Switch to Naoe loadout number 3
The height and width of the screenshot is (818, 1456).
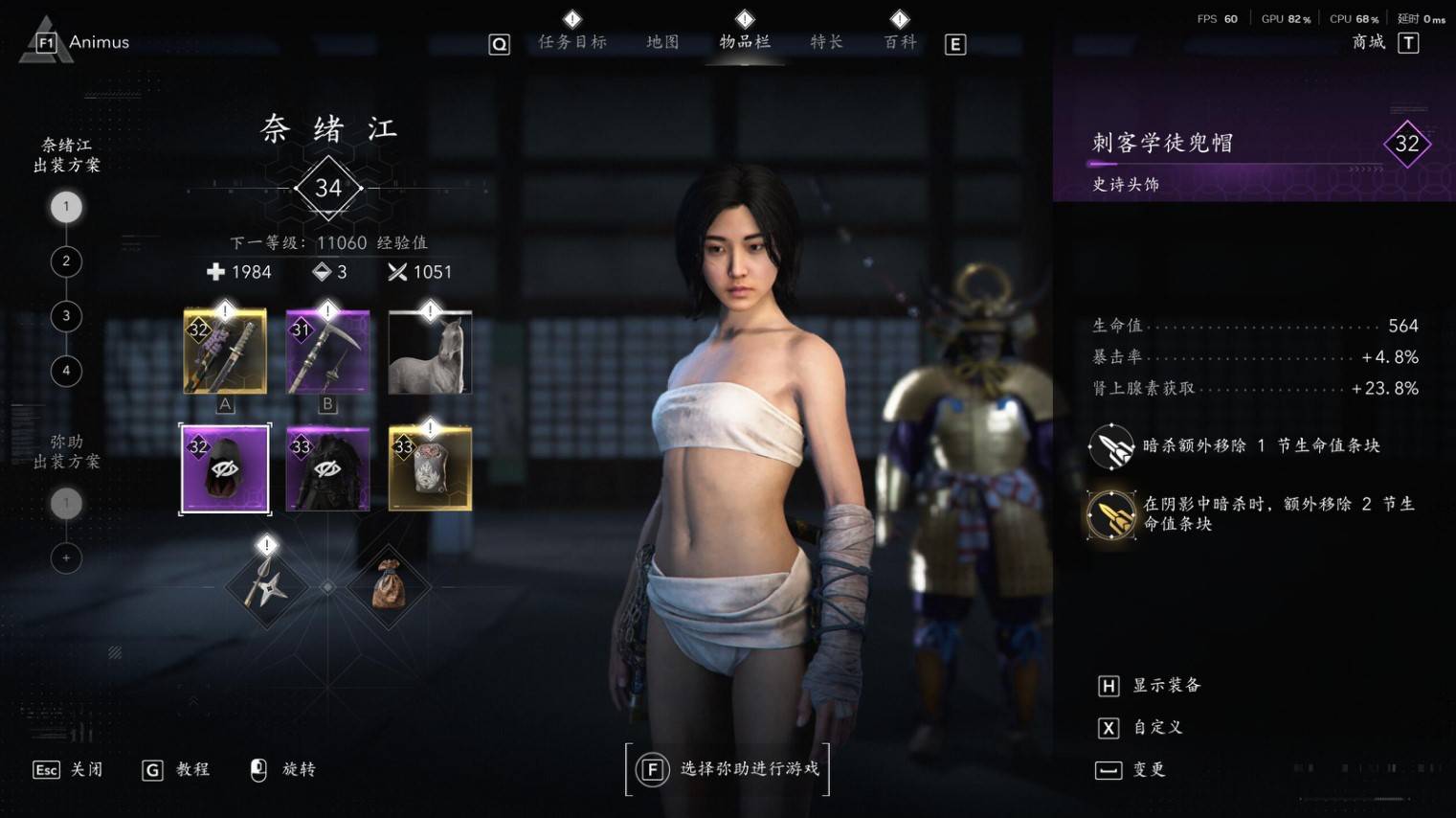click(66, 316)
